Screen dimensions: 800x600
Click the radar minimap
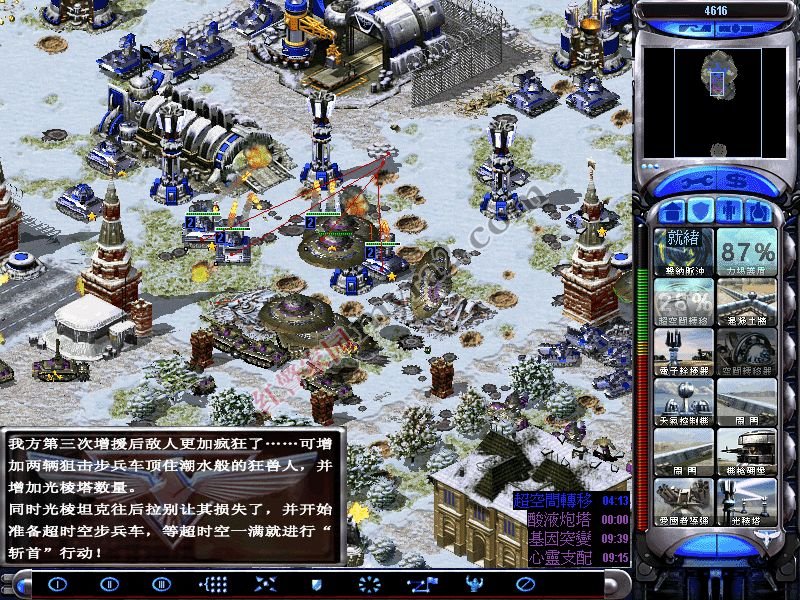click(714, 91)
